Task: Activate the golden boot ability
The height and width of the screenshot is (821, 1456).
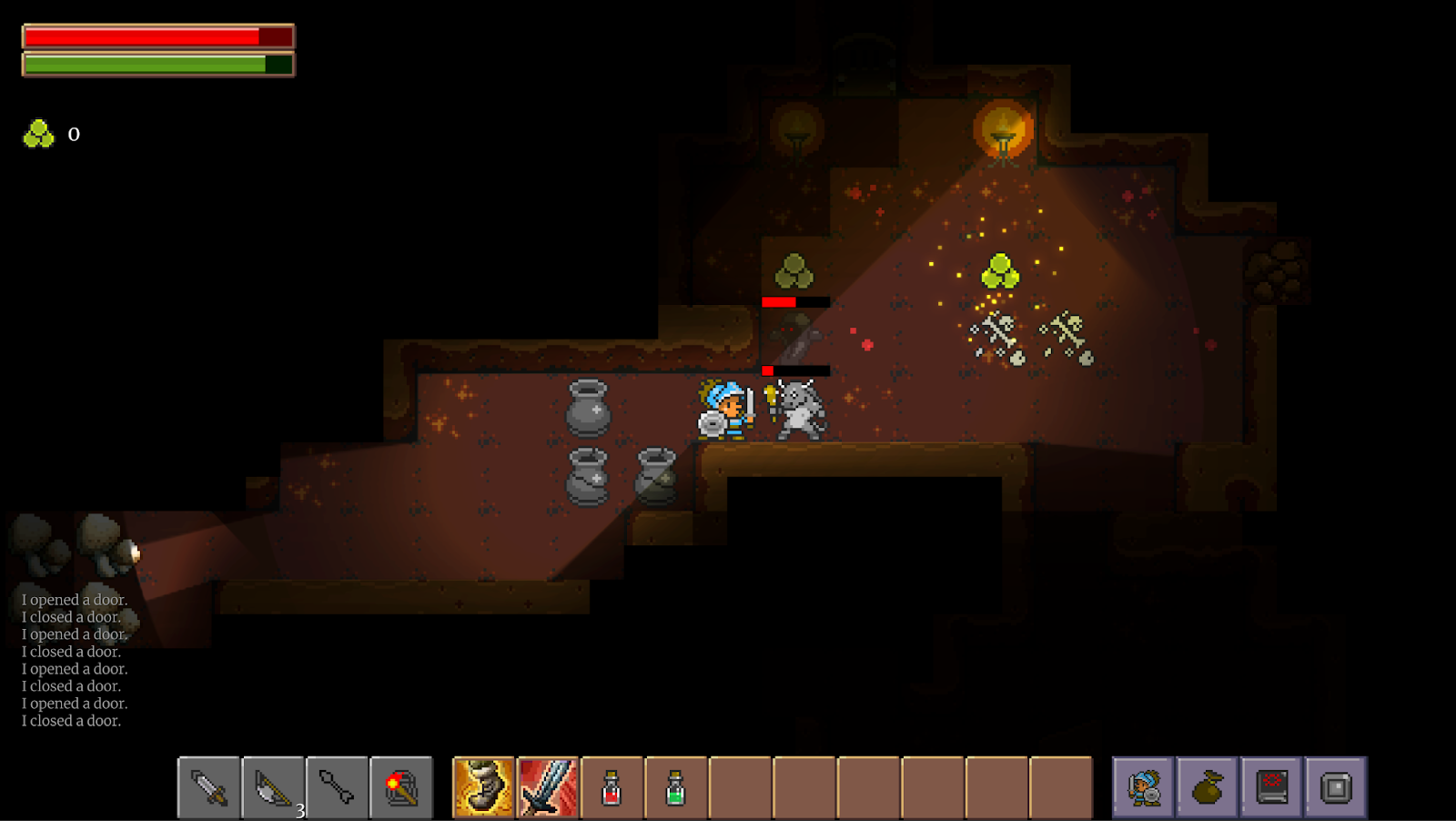Action: click(x=483, y=787)
